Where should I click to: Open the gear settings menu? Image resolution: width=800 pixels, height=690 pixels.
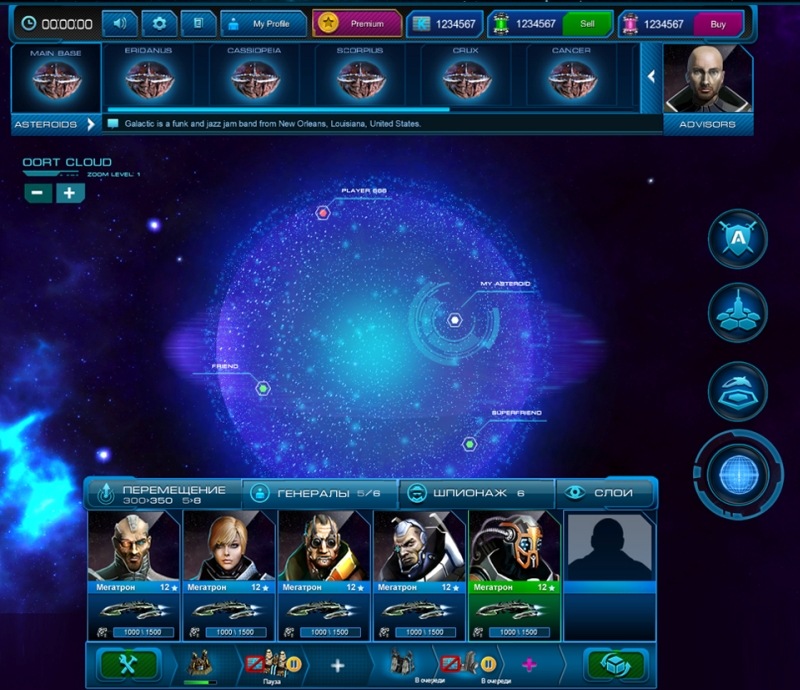159,23
